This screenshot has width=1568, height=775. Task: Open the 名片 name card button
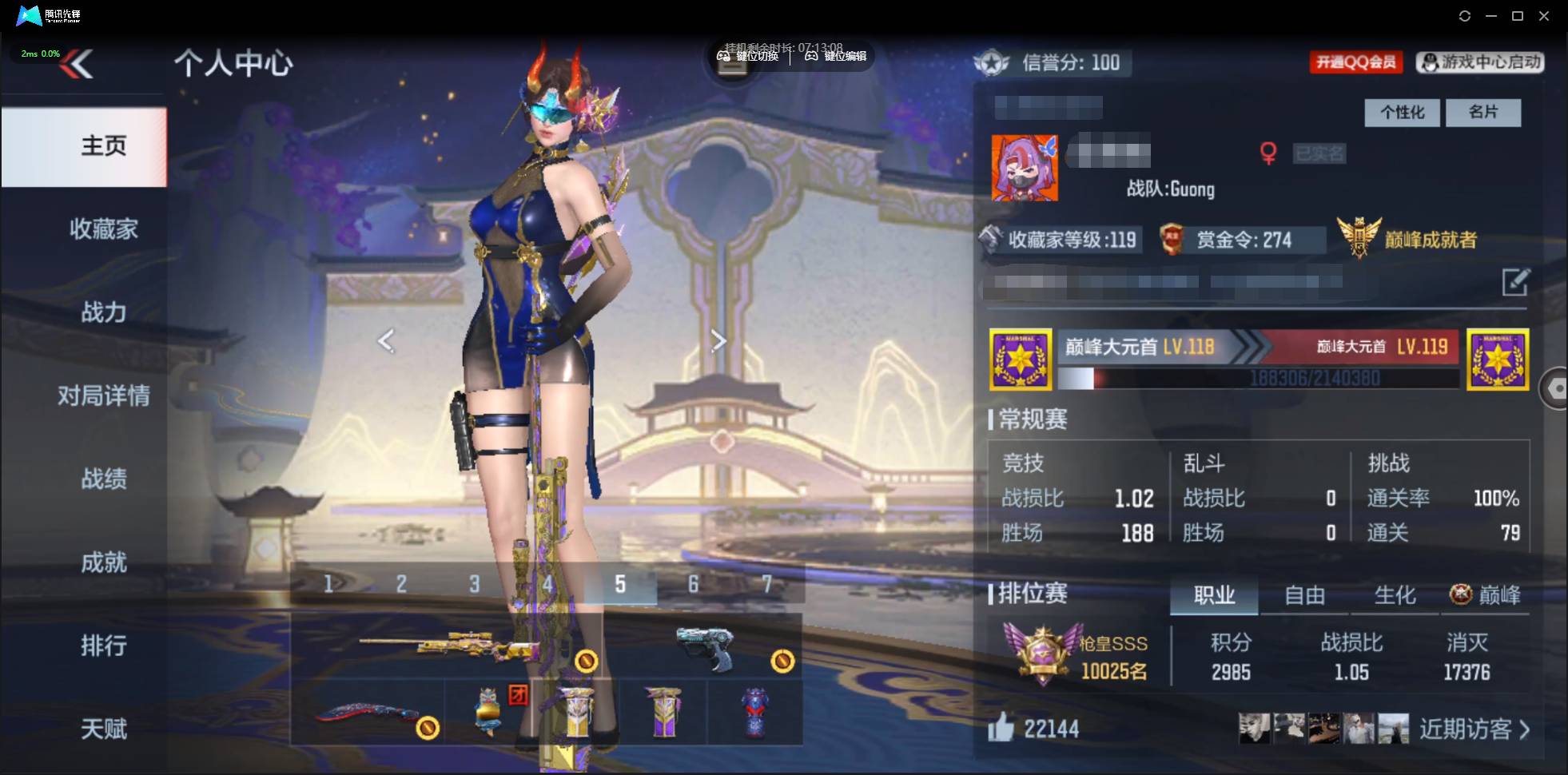tap(1483, 113)
